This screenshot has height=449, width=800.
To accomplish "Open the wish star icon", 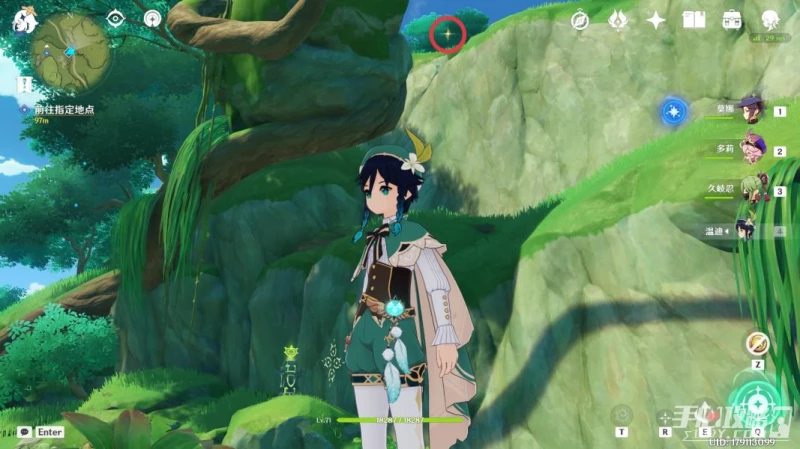I will coord(656,20).
